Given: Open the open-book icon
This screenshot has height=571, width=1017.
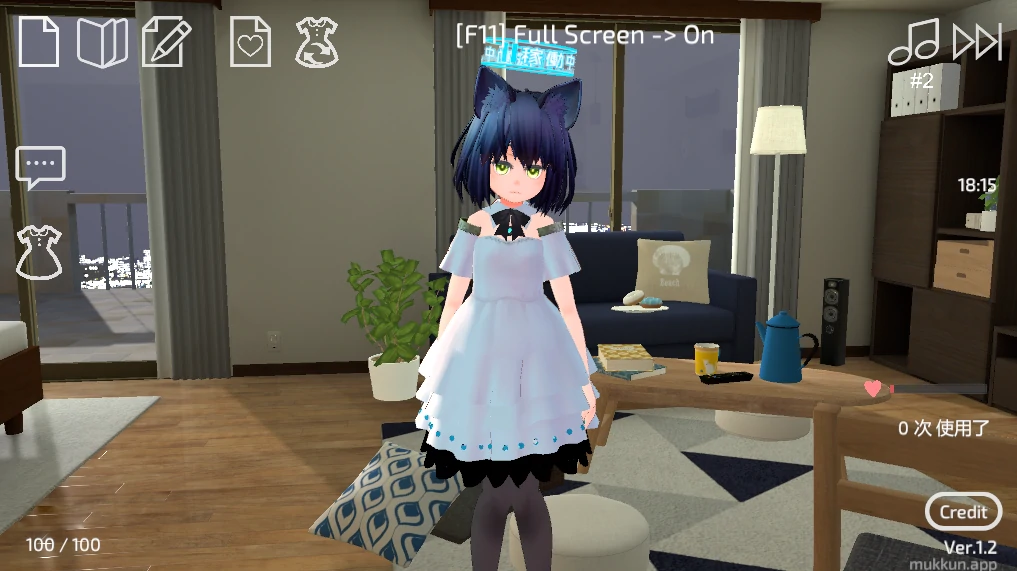Looking at the screenshot, I should pos(102,42).
